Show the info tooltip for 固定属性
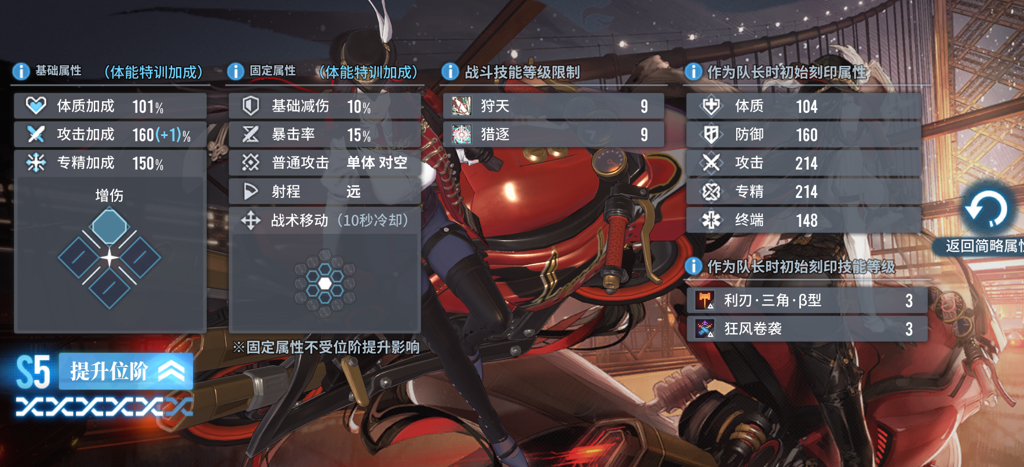Screen dimensions: 1024x467 [236, 72]
